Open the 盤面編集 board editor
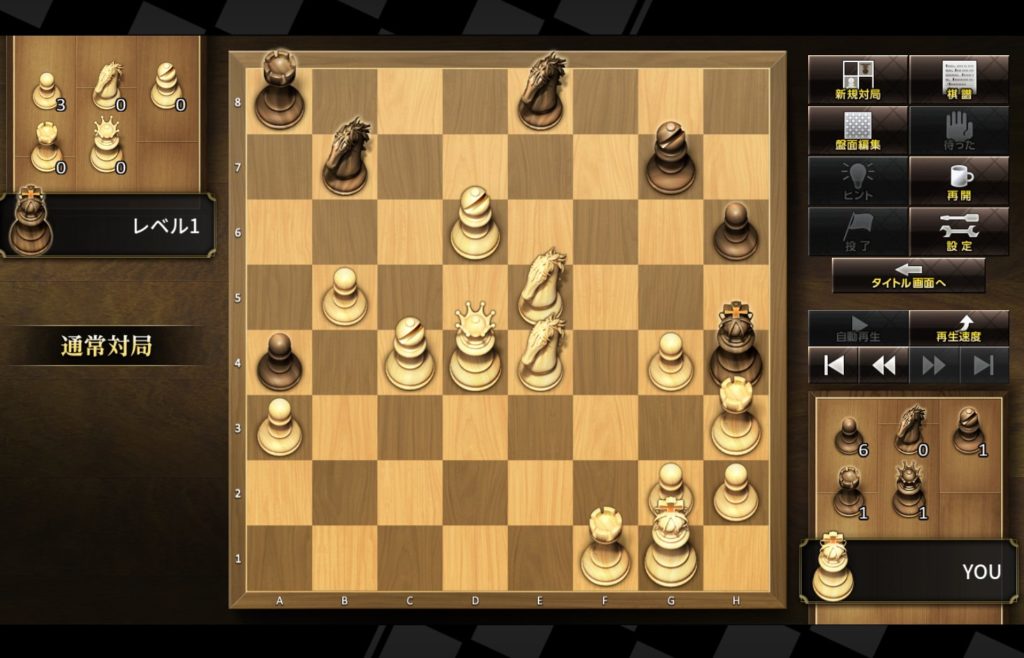Viewport: 1024px width, 658px height. tap(857, 130)
